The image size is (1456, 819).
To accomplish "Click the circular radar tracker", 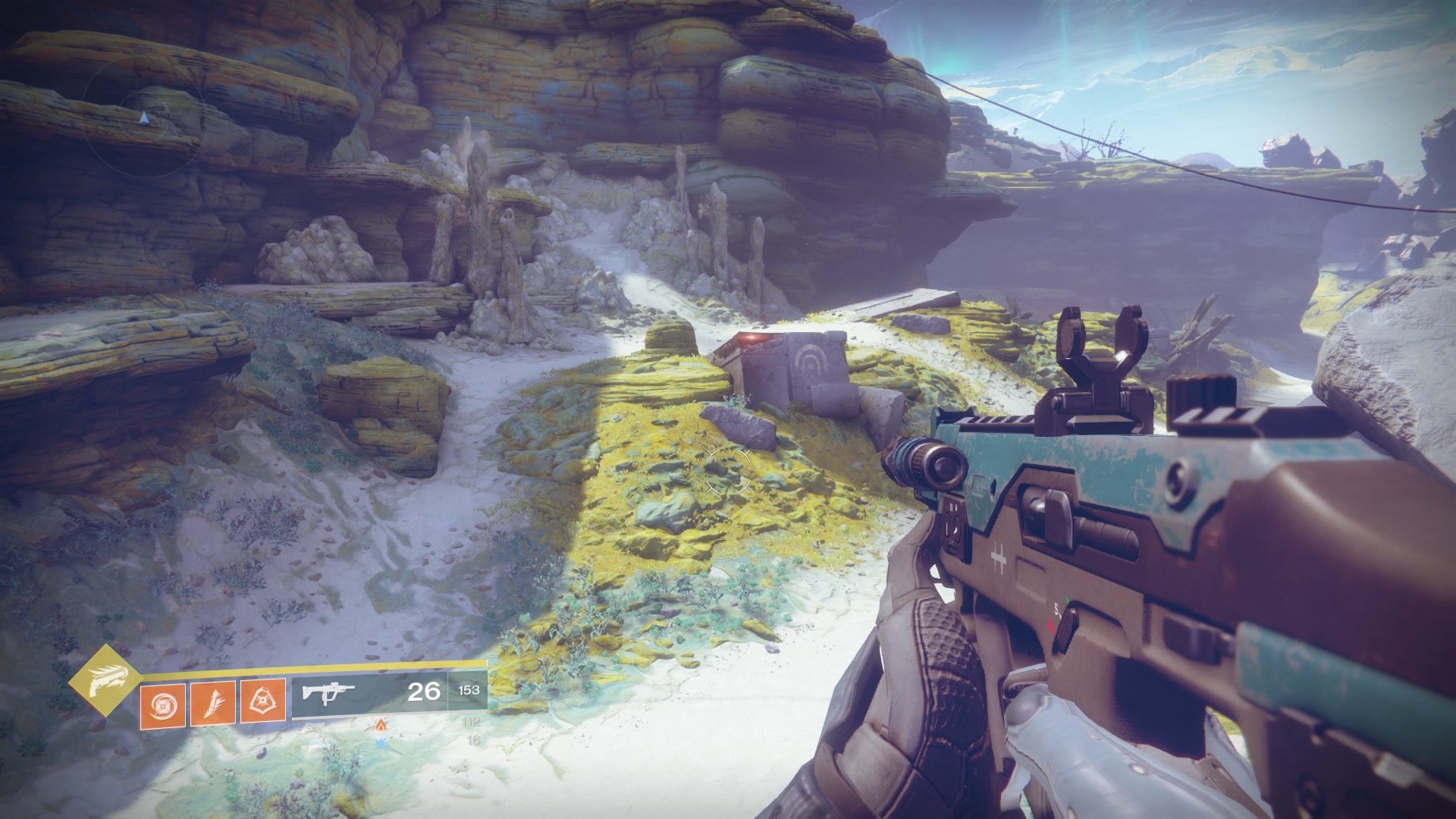I will (x=144, y=118).
